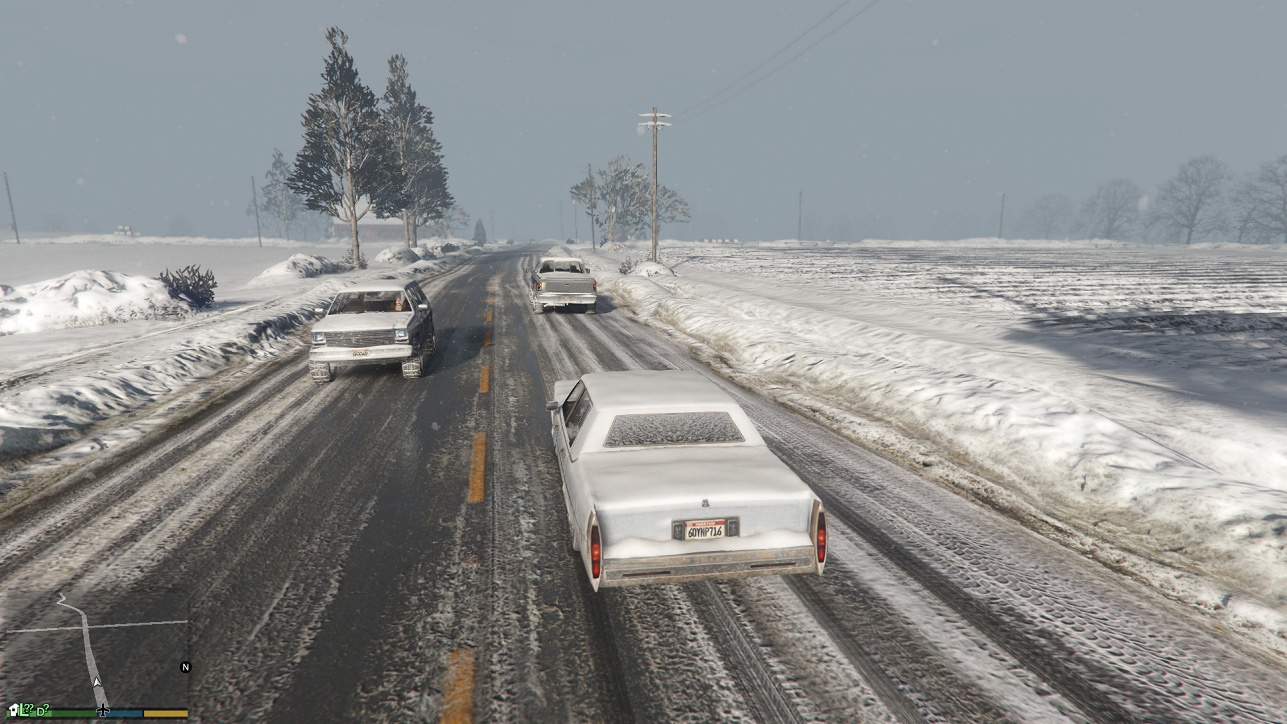
Task: Click the green L?? indicator on the HUD
Action: [24, 708]
